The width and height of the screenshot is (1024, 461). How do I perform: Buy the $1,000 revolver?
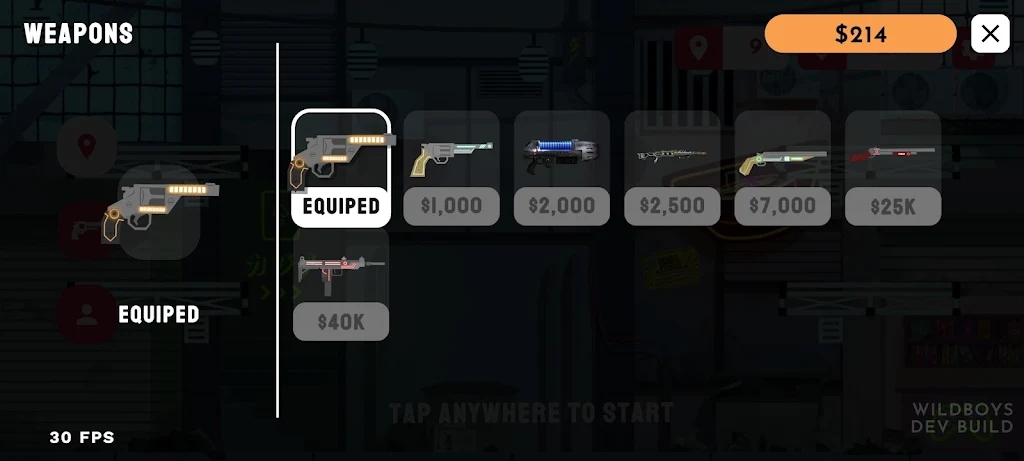click(451, 168)
